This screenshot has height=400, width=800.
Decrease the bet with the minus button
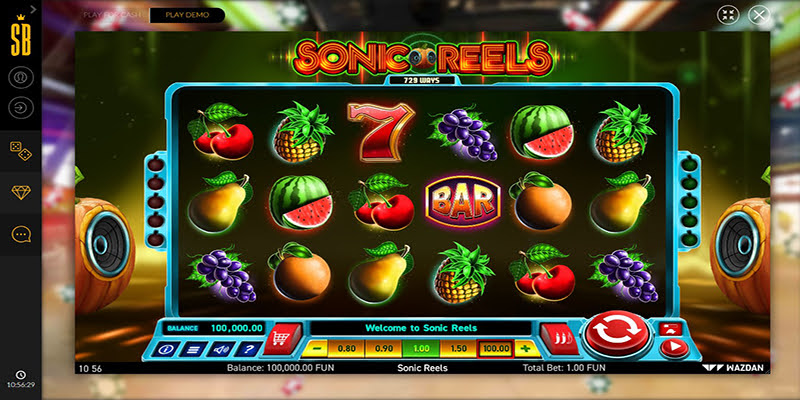point(316,349)
